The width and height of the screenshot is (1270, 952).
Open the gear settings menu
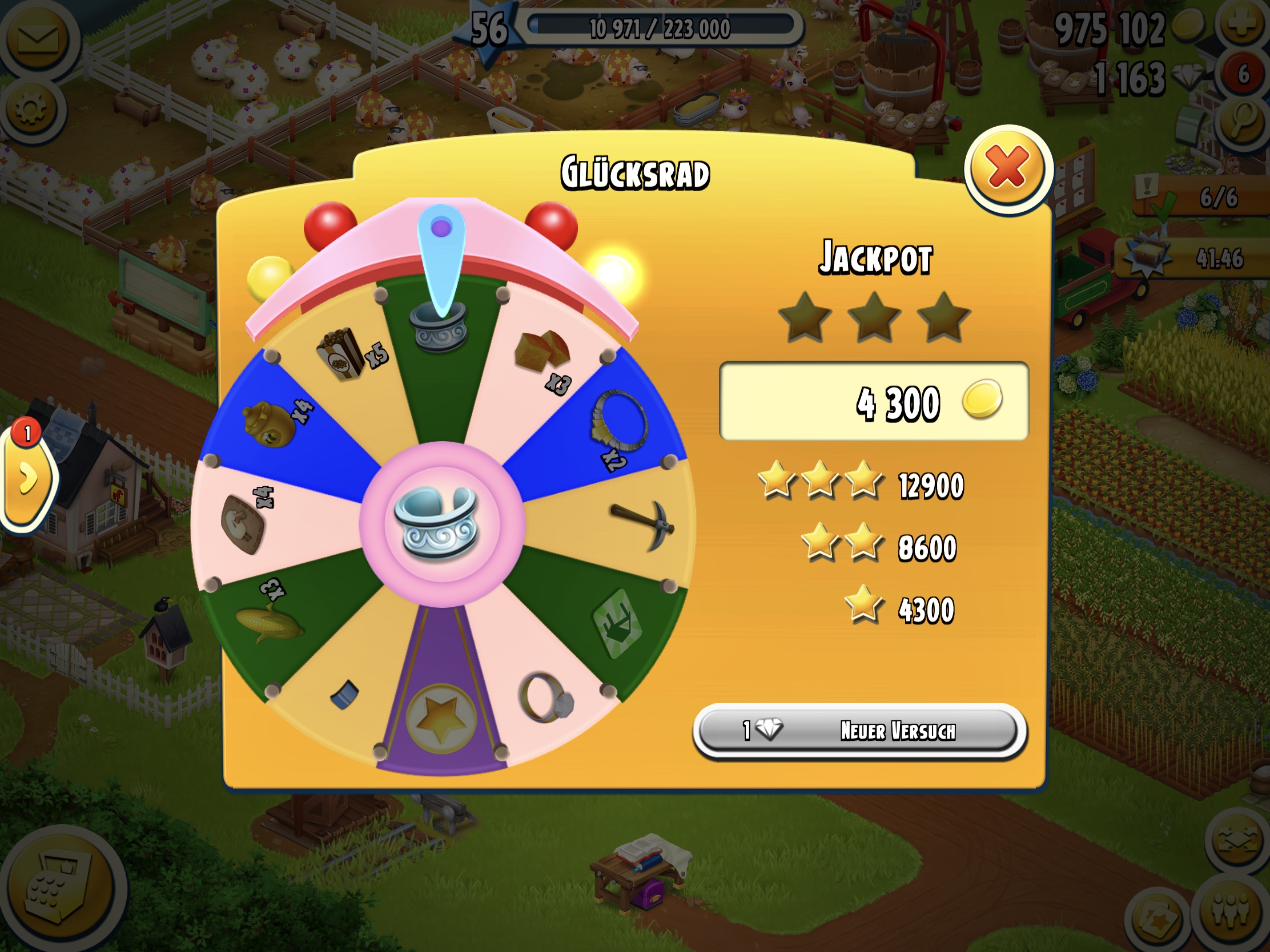pyautogui.click(x=31, y=108)
